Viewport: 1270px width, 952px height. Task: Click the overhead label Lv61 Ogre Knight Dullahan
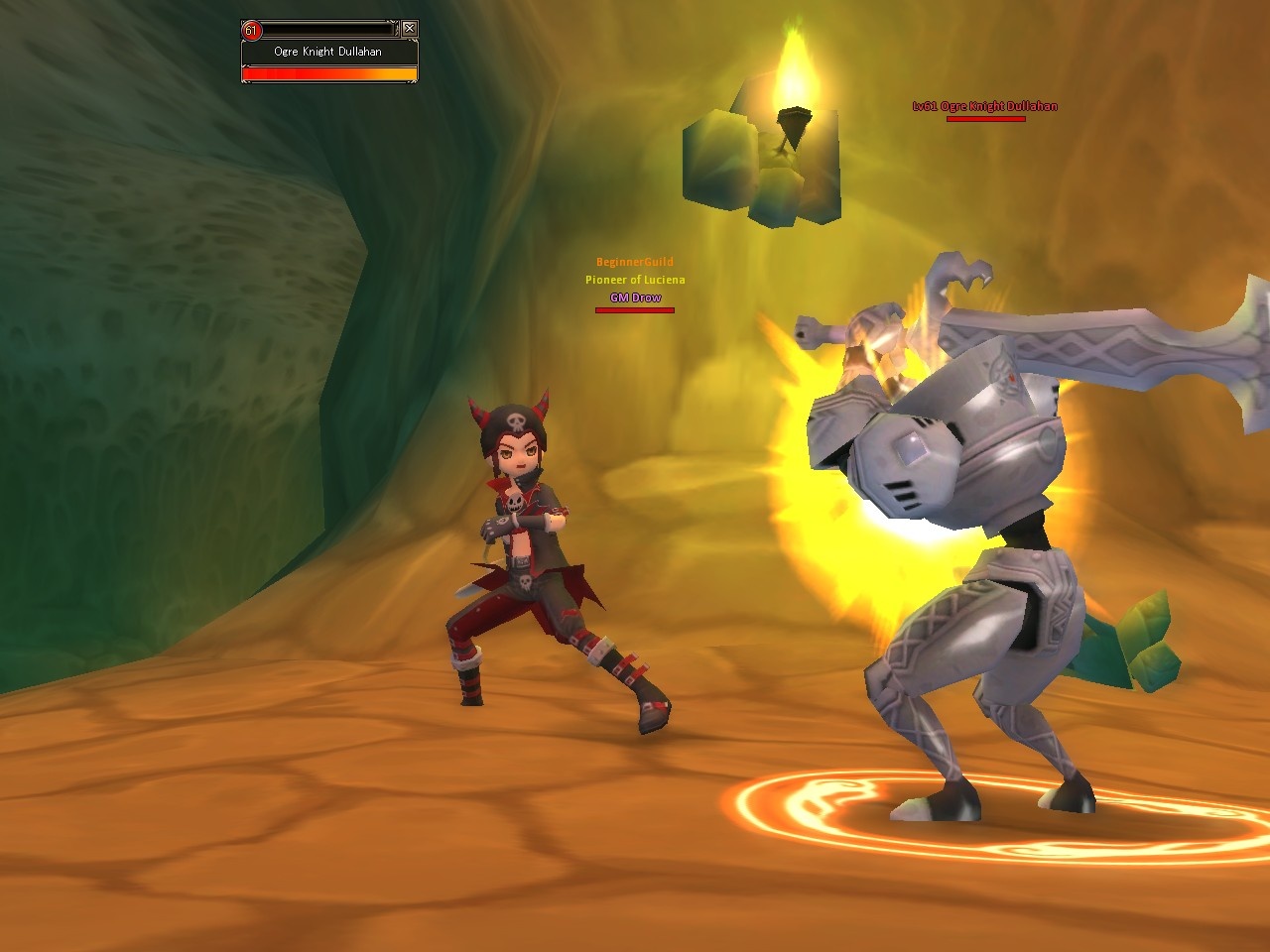tap(984, 104)
